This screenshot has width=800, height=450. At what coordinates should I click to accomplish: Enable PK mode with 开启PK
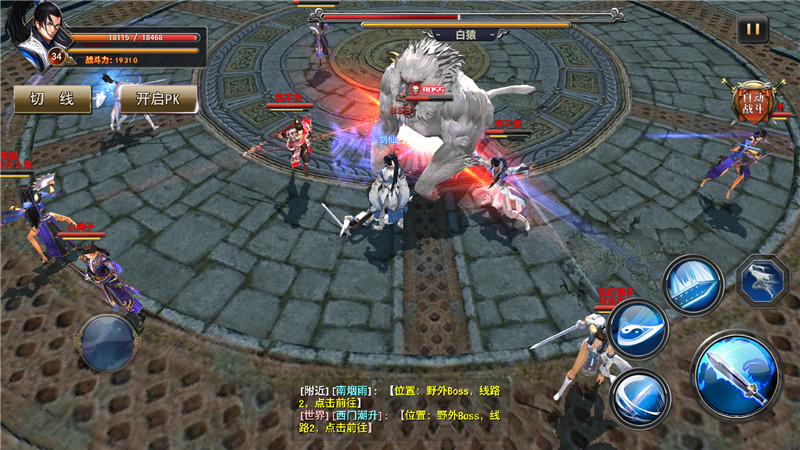(157, 99)
